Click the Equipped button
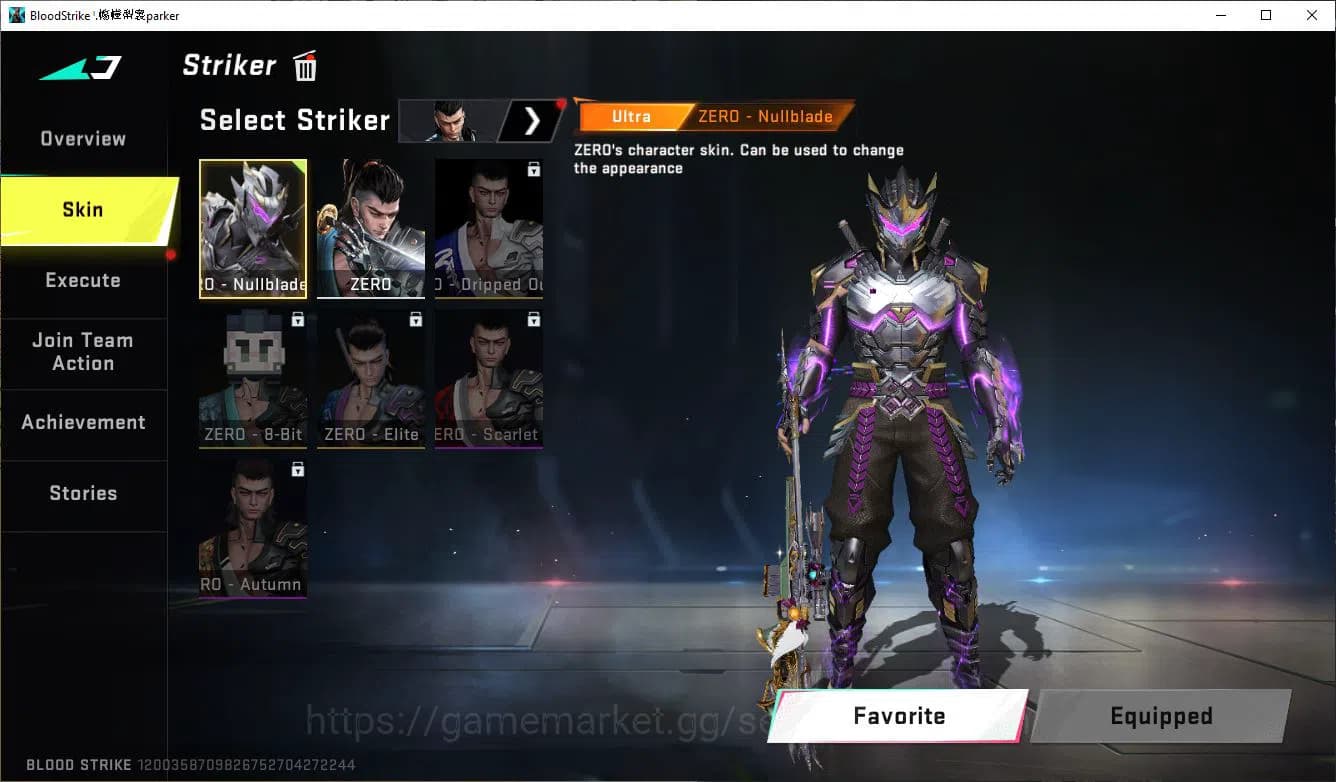The width and height of the screenshot is (1336, 782). coord(1160,716)
